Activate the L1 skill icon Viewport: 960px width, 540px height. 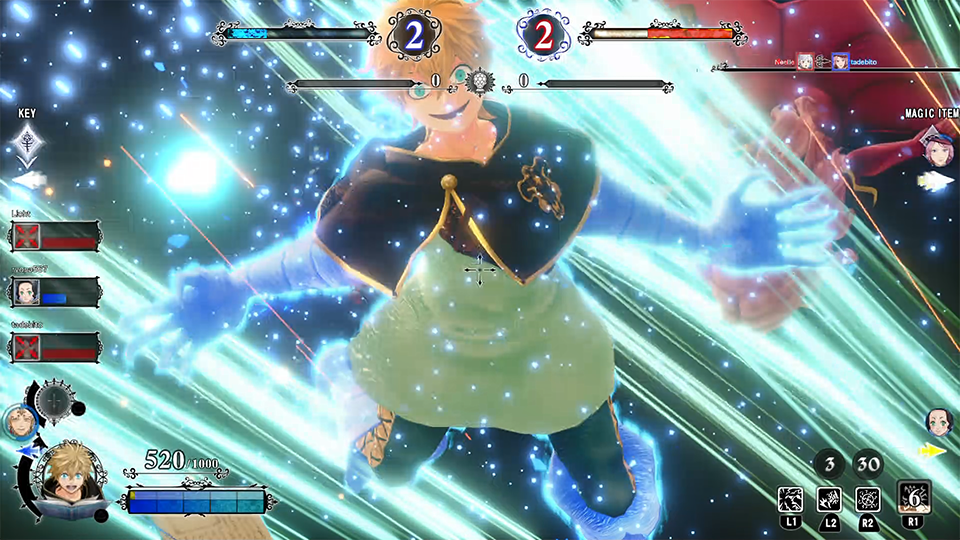pos(791,499)
